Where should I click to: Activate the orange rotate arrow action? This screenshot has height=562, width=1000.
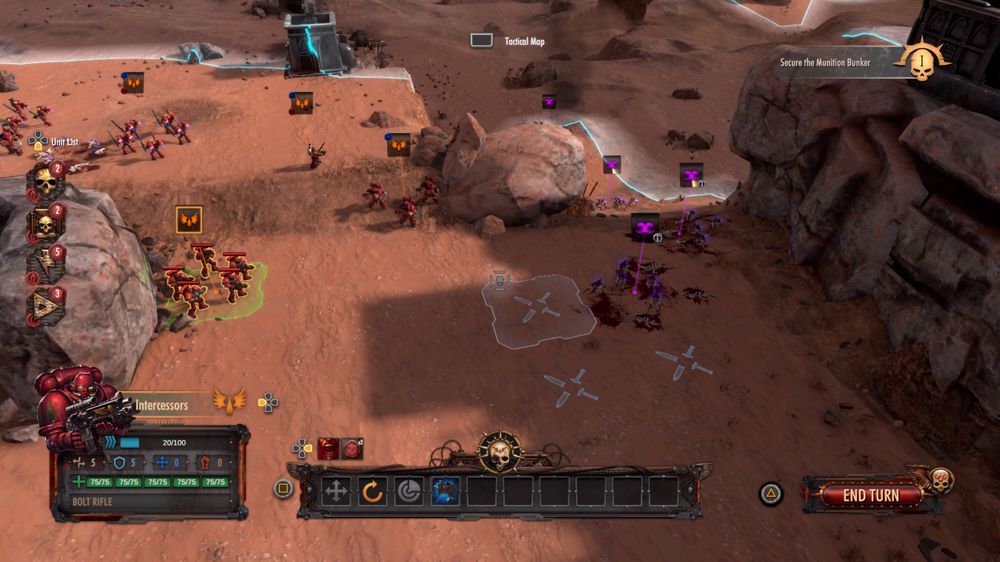click(372, 491)
